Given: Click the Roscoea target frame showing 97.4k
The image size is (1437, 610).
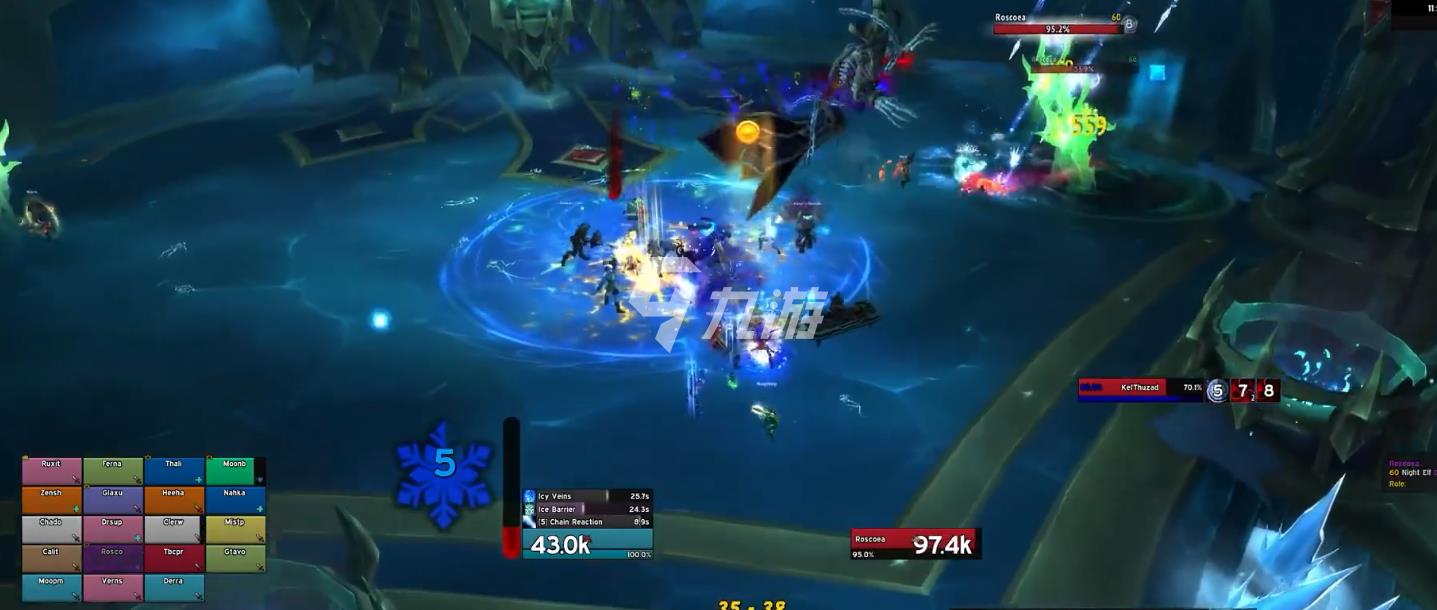Looking at the screenshot, I should tap(915, 544).
